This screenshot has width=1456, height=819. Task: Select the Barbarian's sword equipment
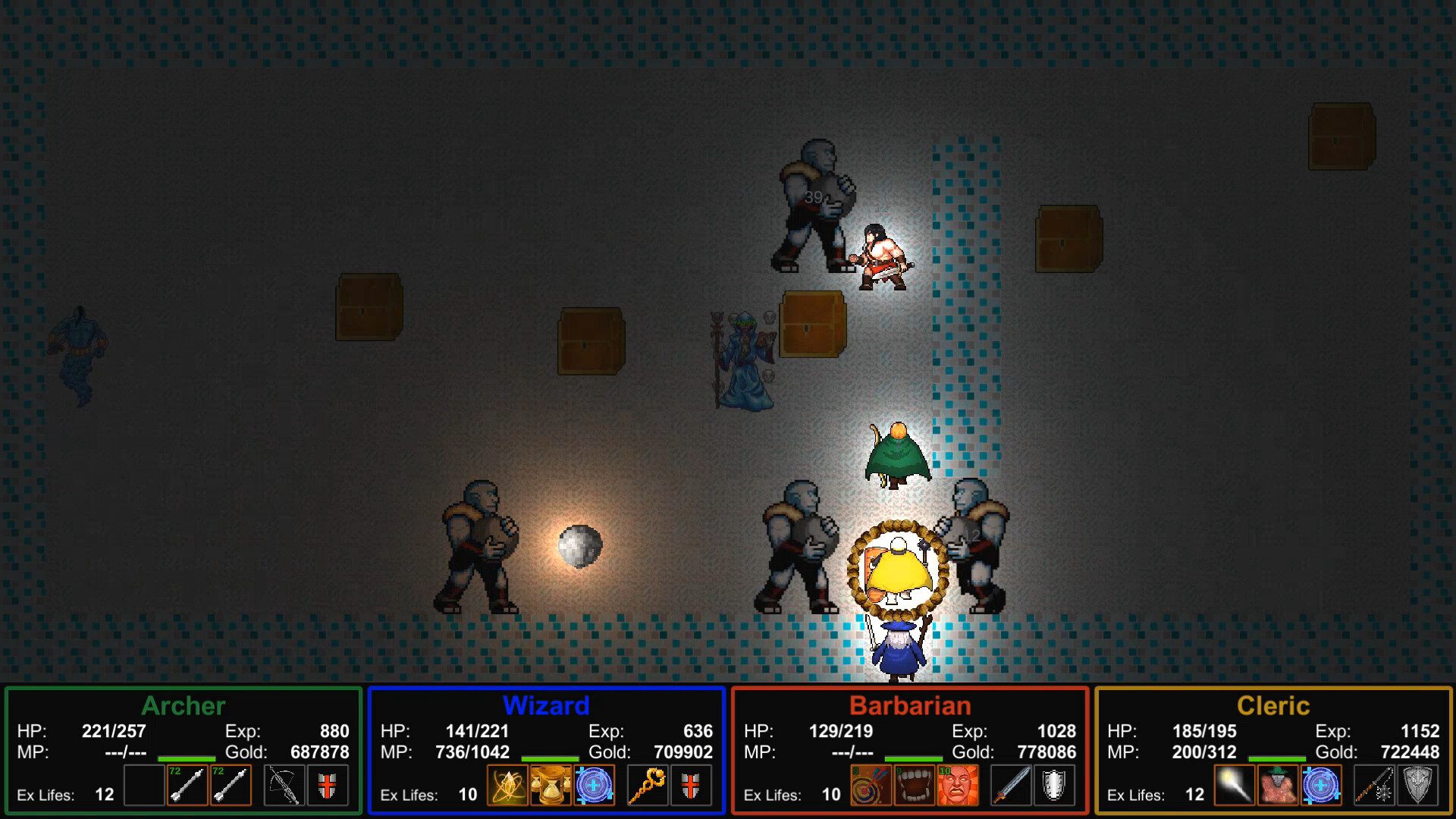[1011, 785]
